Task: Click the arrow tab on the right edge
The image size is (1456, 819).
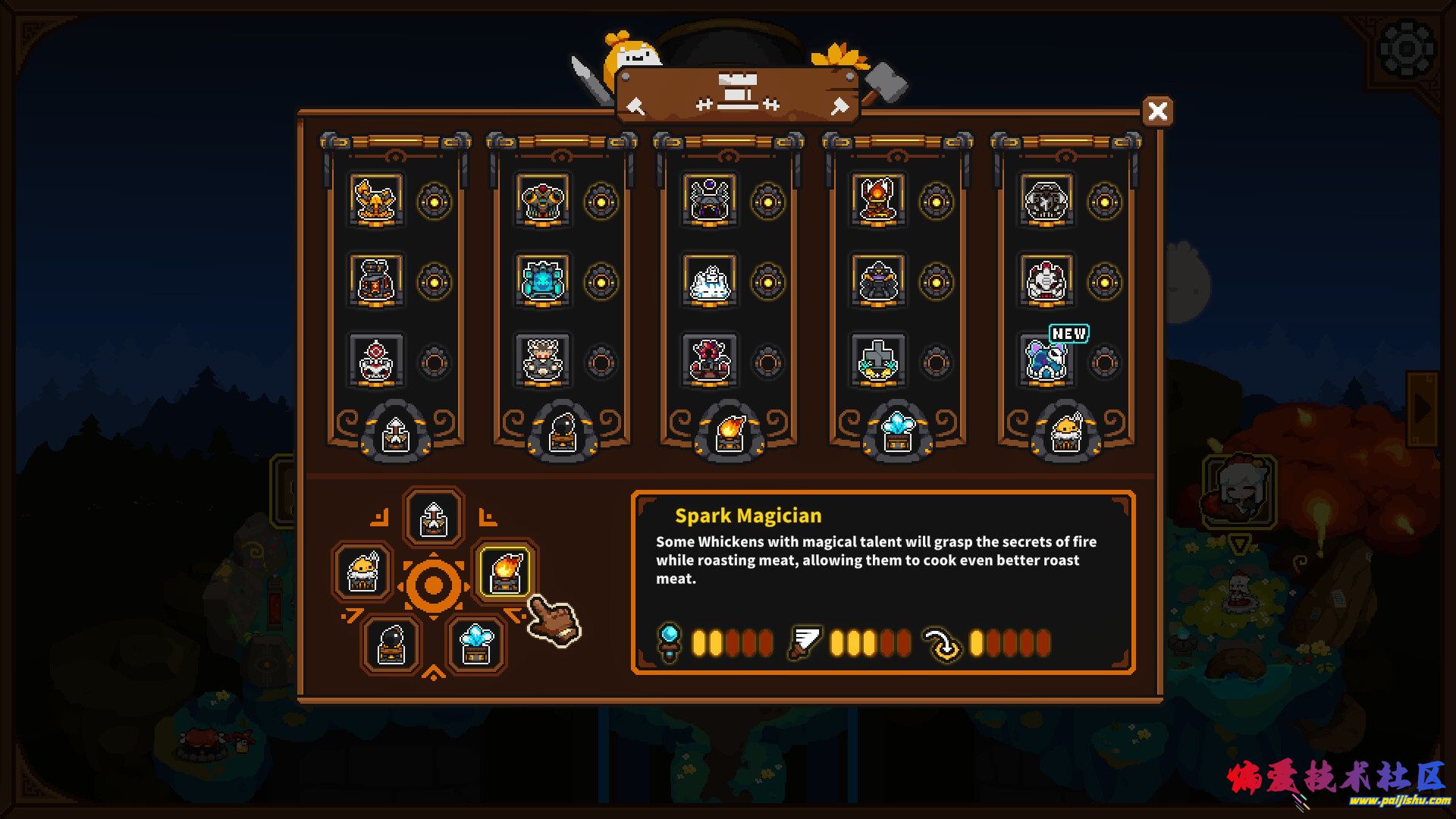Action: [1423, 408]
